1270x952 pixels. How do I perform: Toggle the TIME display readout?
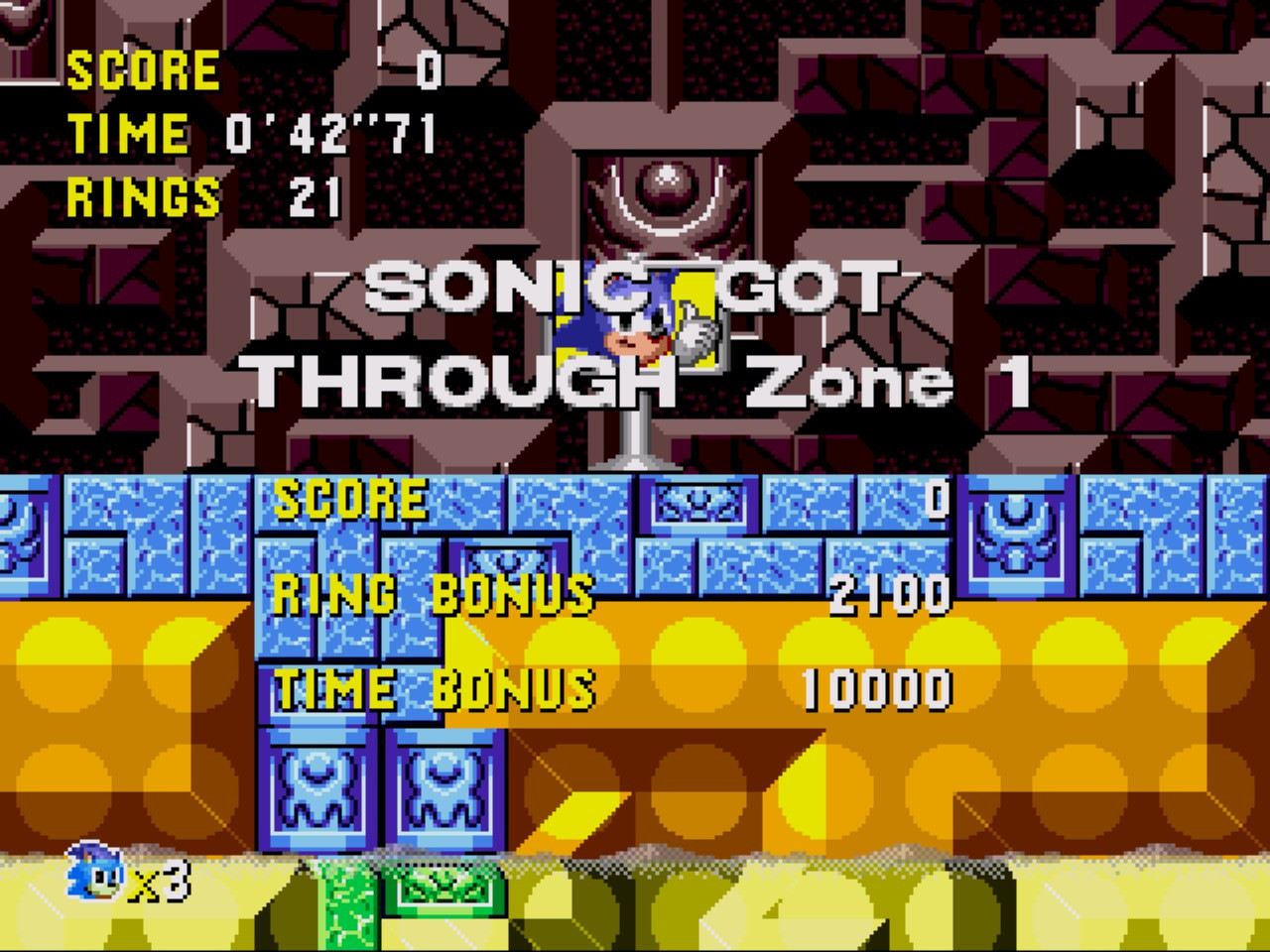click(248, 133)
